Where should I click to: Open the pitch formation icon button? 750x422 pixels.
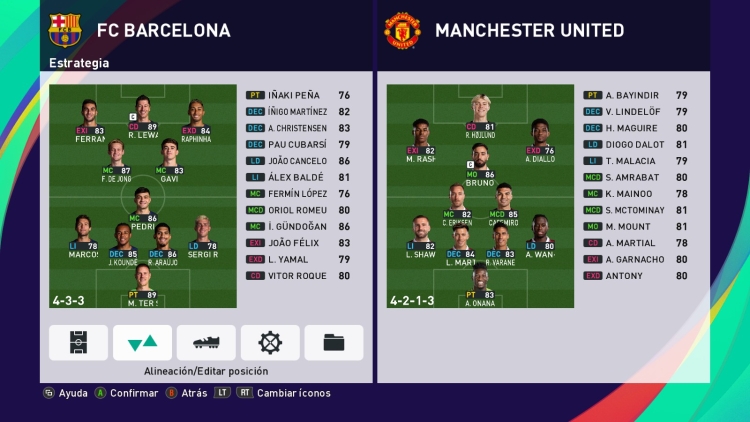tap(78, 342)
